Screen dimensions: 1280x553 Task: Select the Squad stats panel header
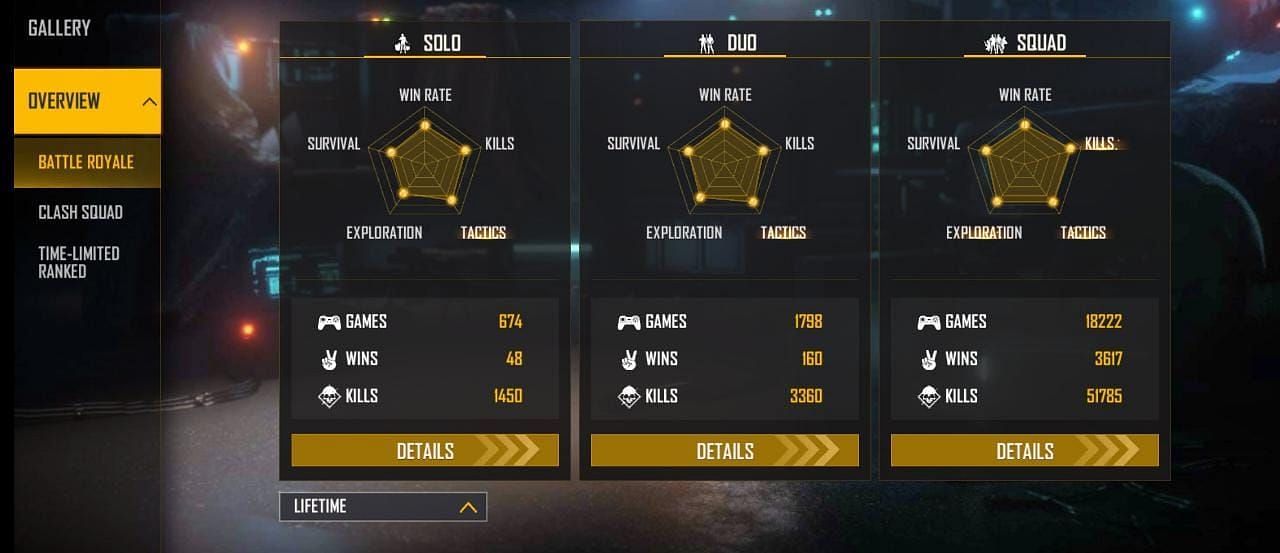(1025, 43)
